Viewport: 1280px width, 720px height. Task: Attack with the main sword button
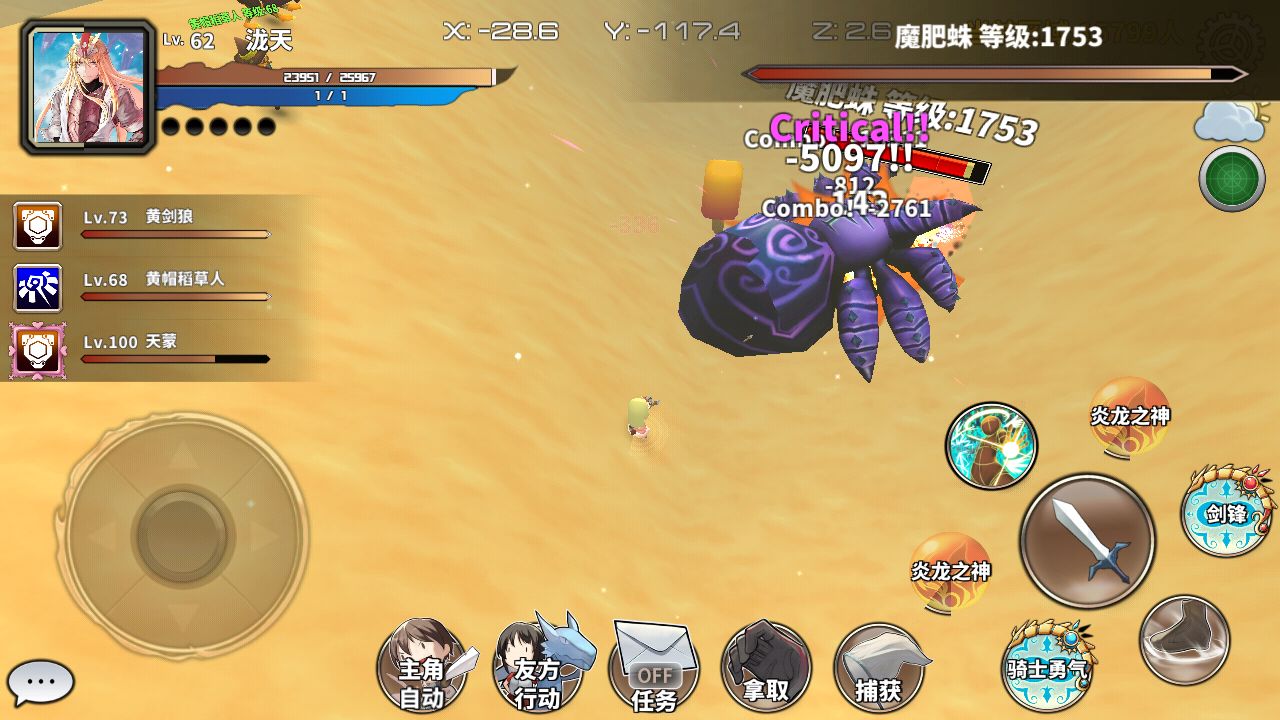coord(1087,540)
